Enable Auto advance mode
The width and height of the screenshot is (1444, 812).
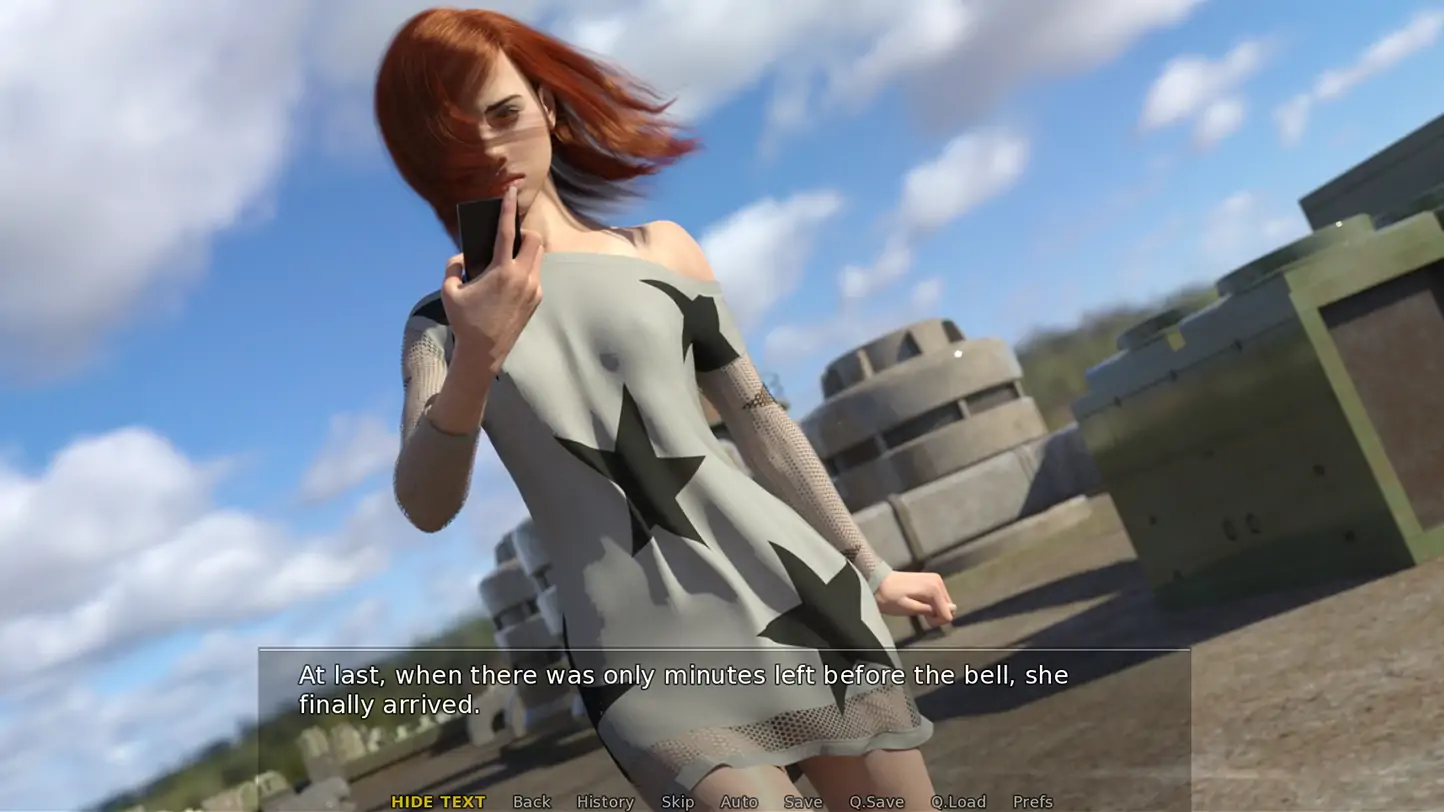coord(739,801)
